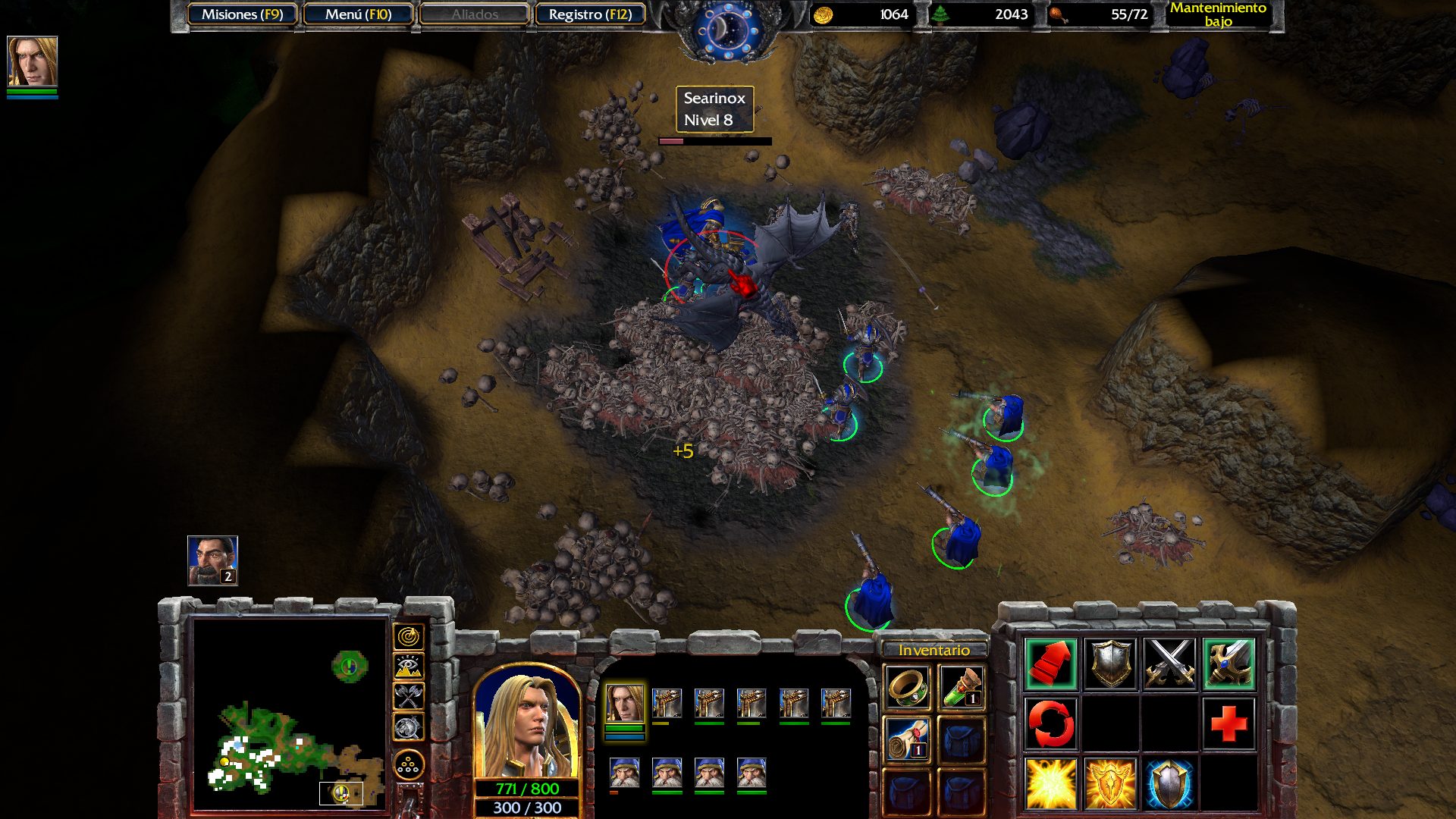Select Arthas hero portrait in top-left corner
The height and width of the screenshot is (819, 1456).
click(x=32, y=61)
